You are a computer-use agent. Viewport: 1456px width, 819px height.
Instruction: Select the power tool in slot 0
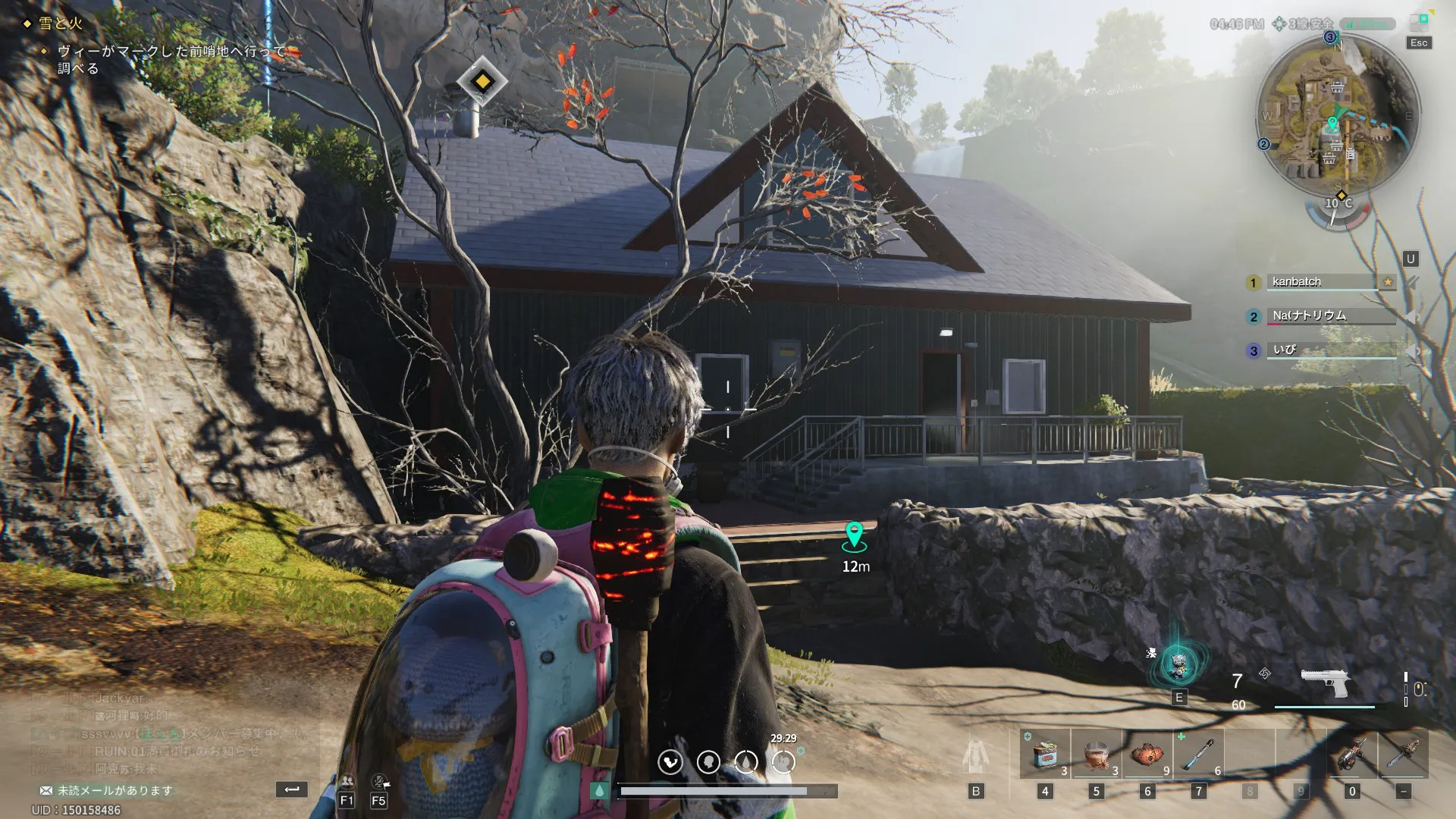coord(1352,755)
